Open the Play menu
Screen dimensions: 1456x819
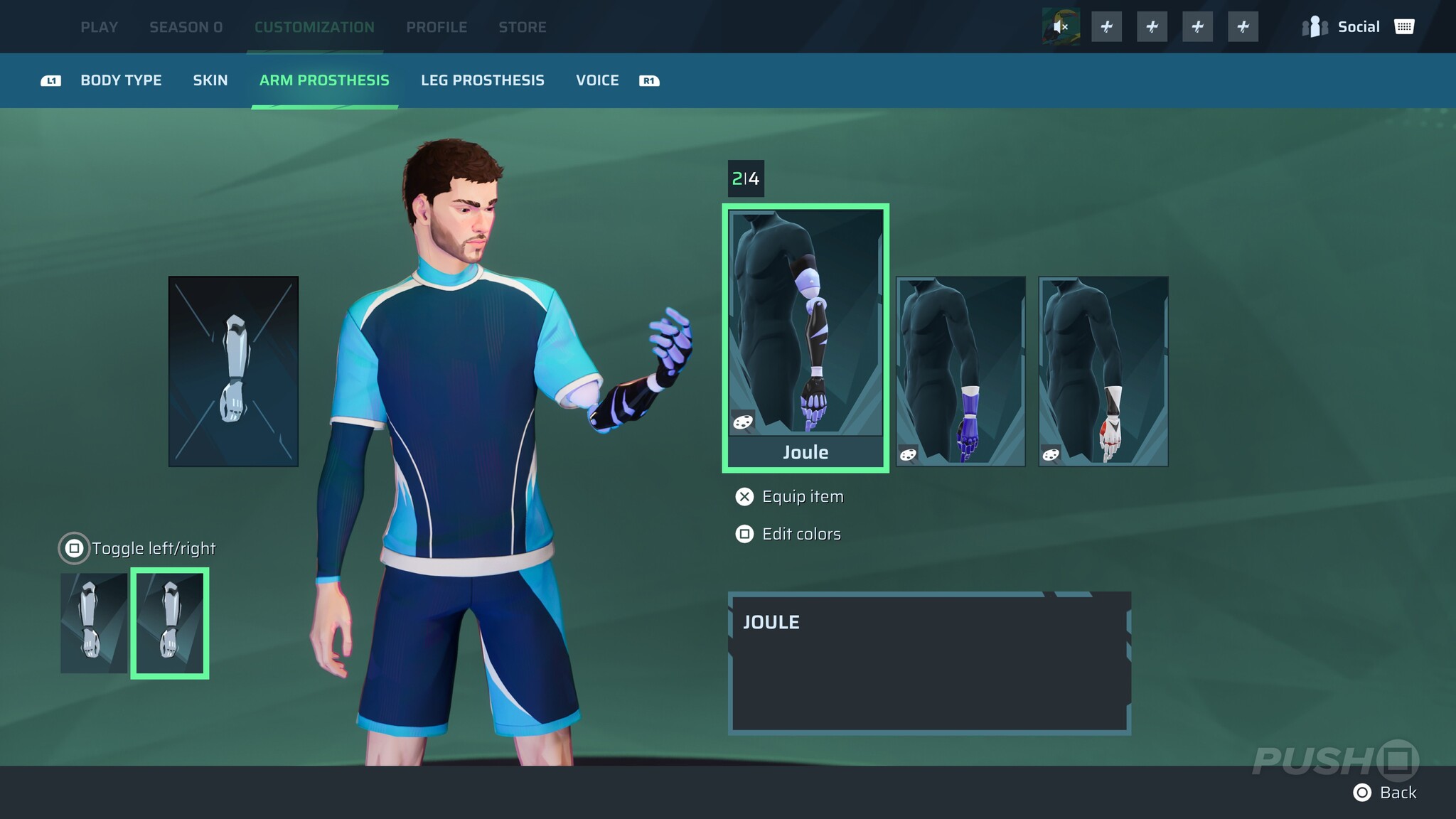99,27
